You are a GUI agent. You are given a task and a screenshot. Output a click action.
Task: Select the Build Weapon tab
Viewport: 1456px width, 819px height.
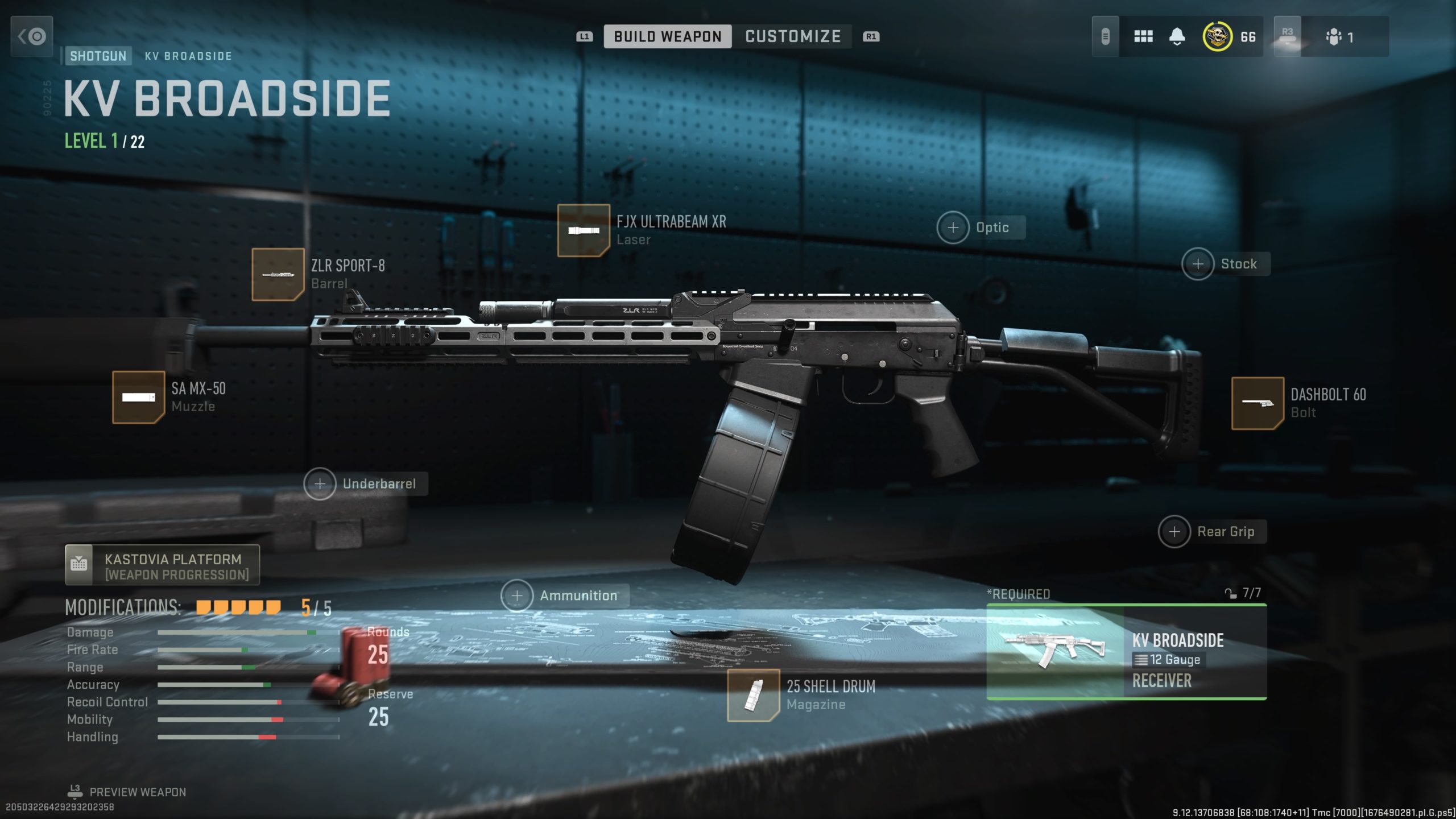(667, 36)
